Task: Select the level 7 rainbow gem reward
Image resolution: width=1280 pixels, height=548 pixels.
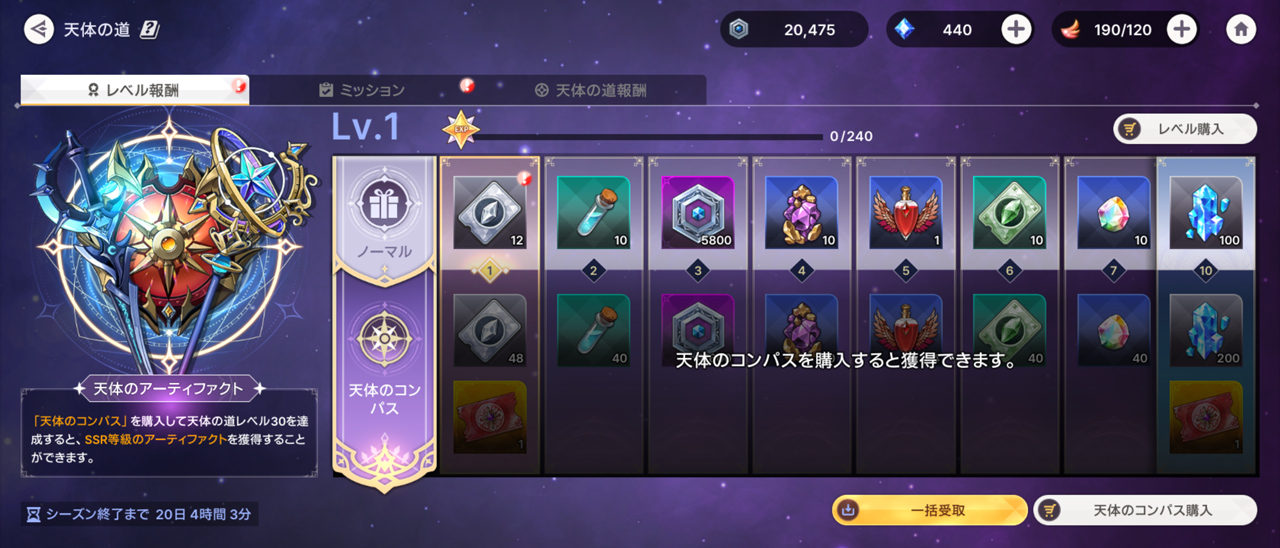Action: point(1114,212)
